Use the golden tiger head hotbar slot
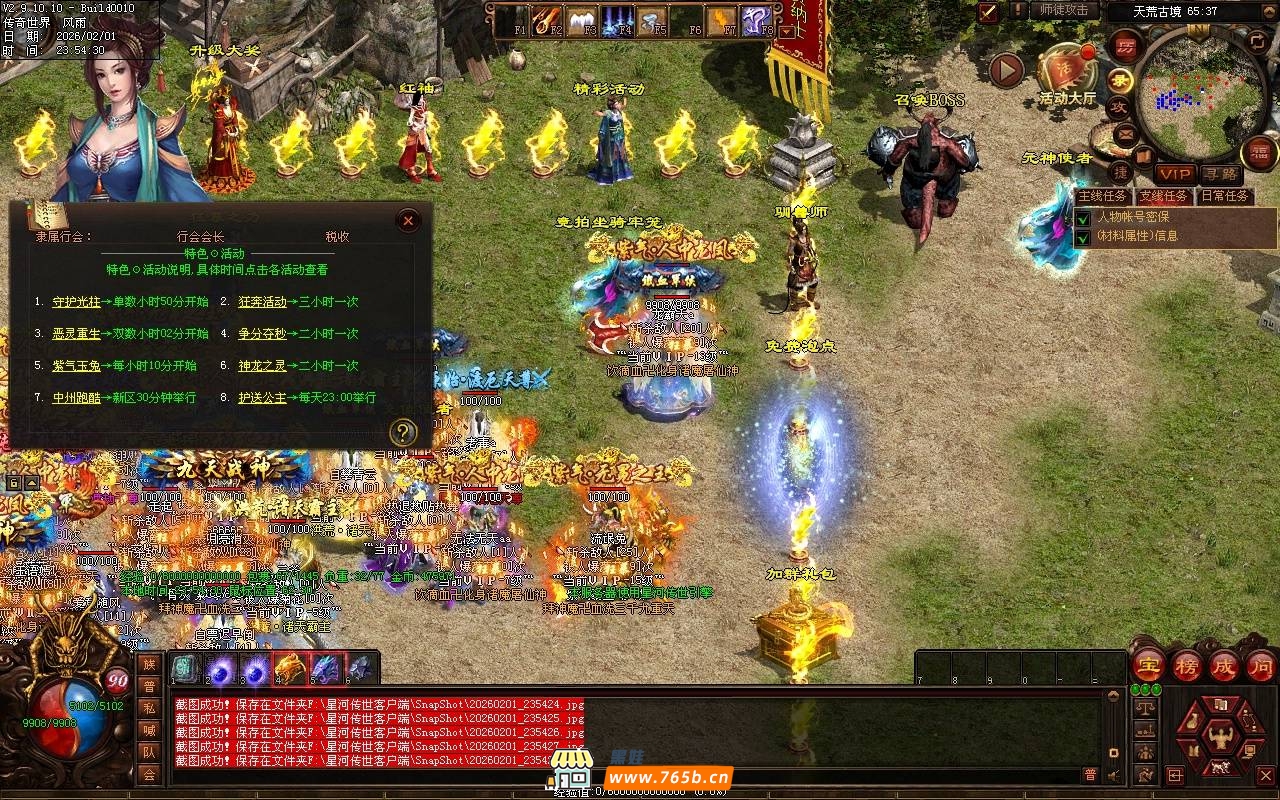 point(290,668)
